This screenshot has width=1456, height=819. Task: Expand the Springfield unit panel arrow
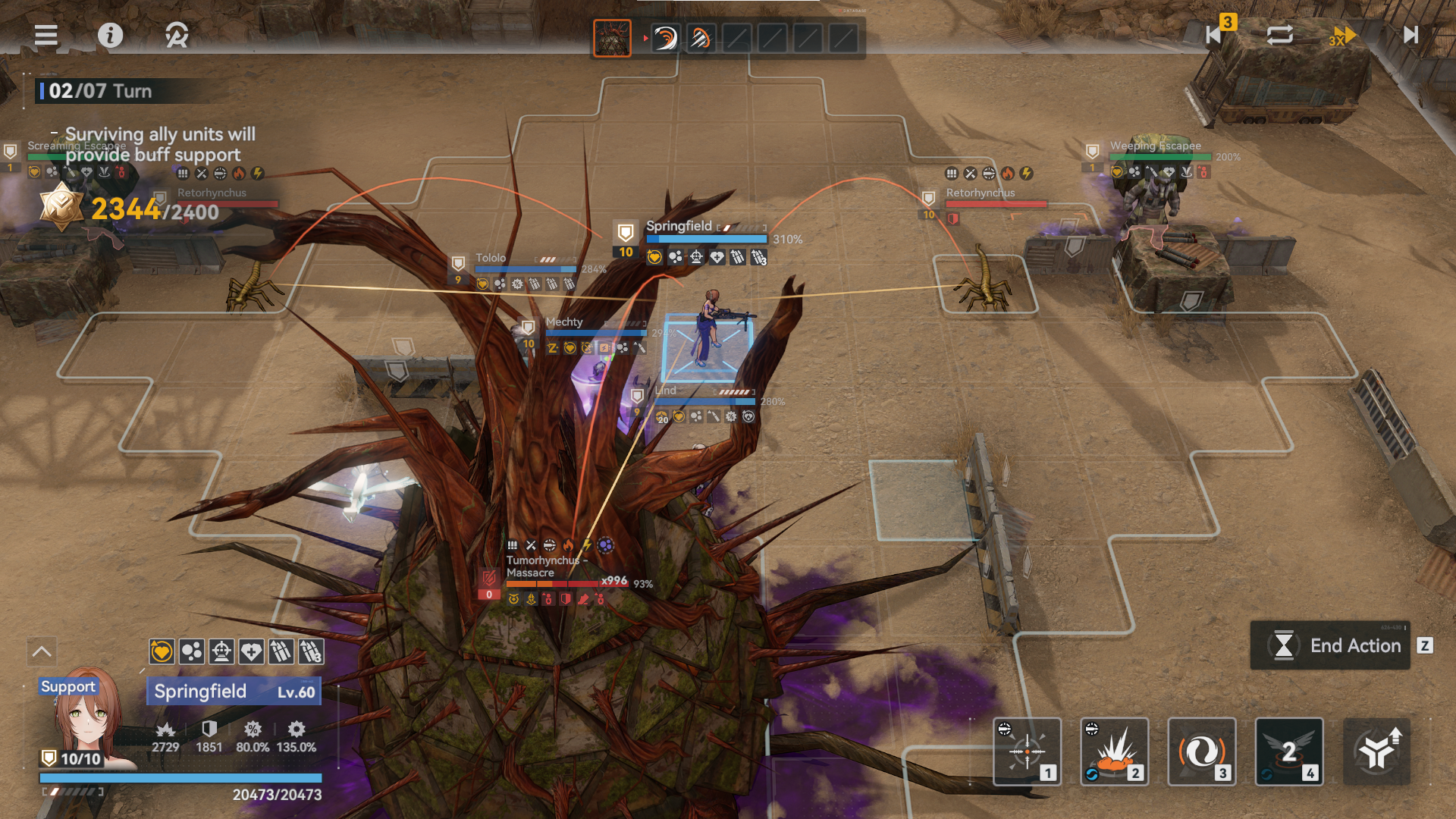tap(42, 651)
